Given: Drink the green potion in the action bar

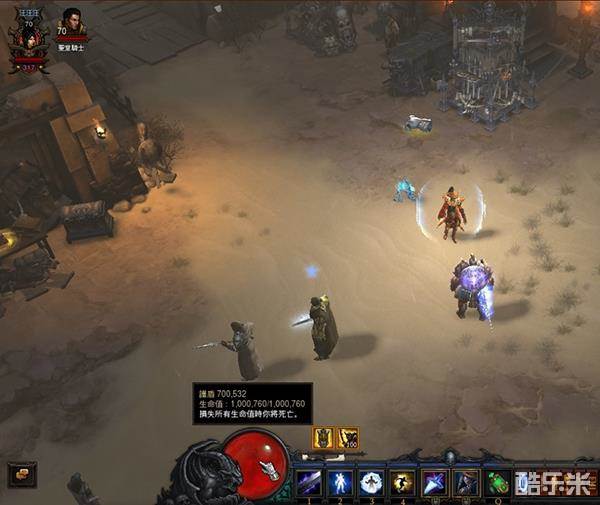Looking at the screenshot, I should 497,482.
